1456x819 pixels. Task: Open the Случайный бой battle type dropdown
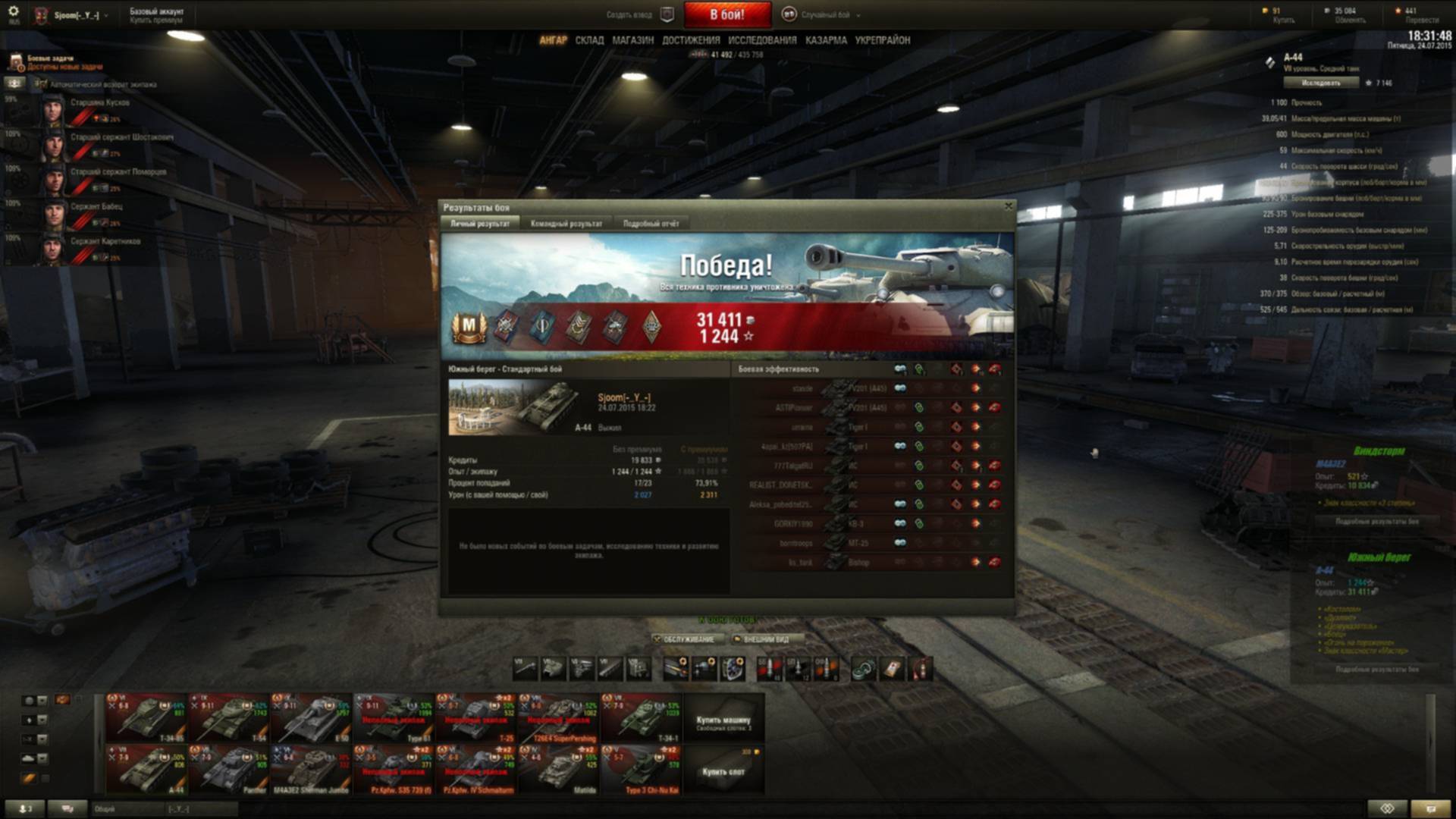coord(825,14)
